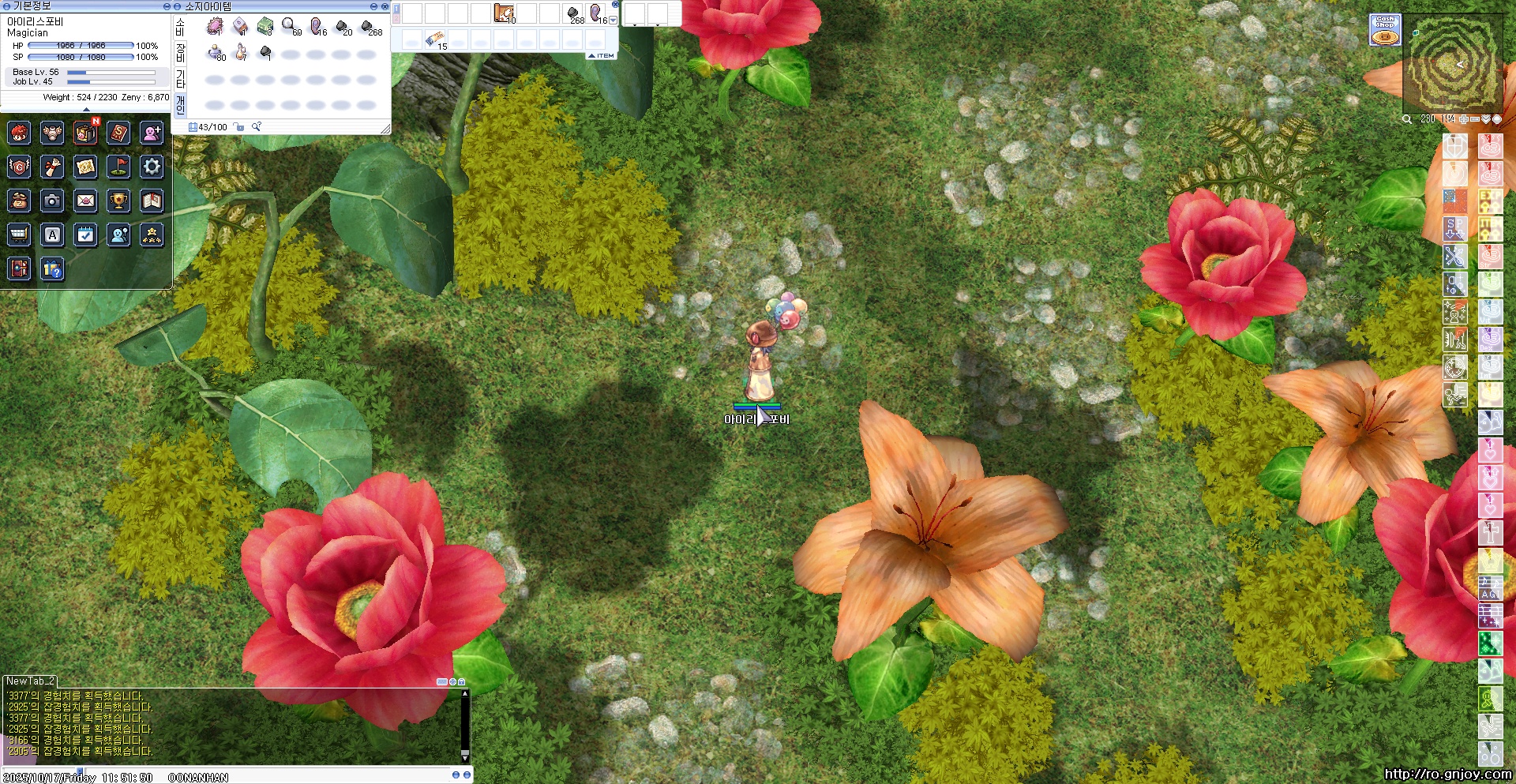Open the camera screenshot icon
Screen dimensions: 1516x784
coord(52,201)
